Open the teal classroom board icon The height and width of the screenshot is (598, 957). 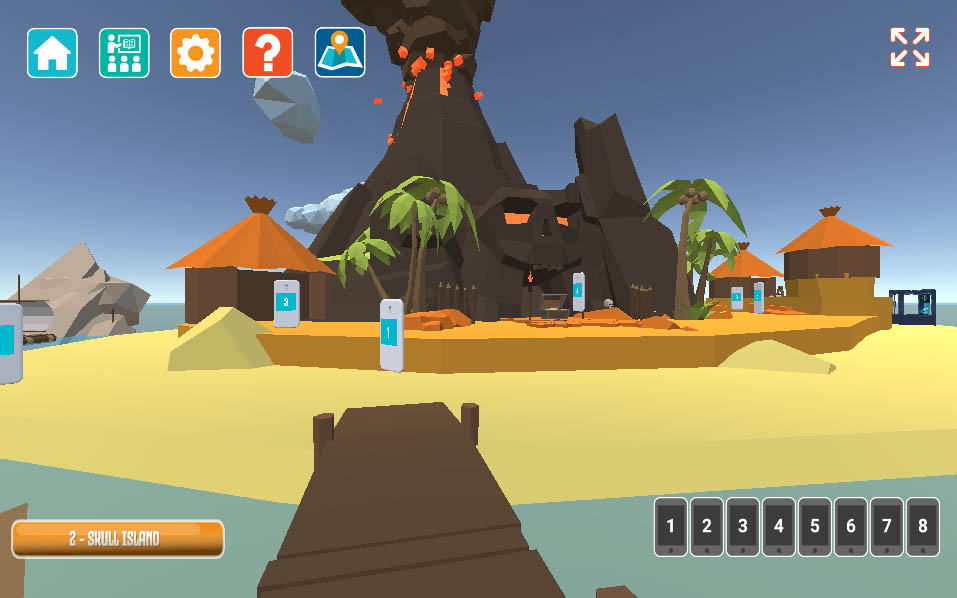point(124,53)
